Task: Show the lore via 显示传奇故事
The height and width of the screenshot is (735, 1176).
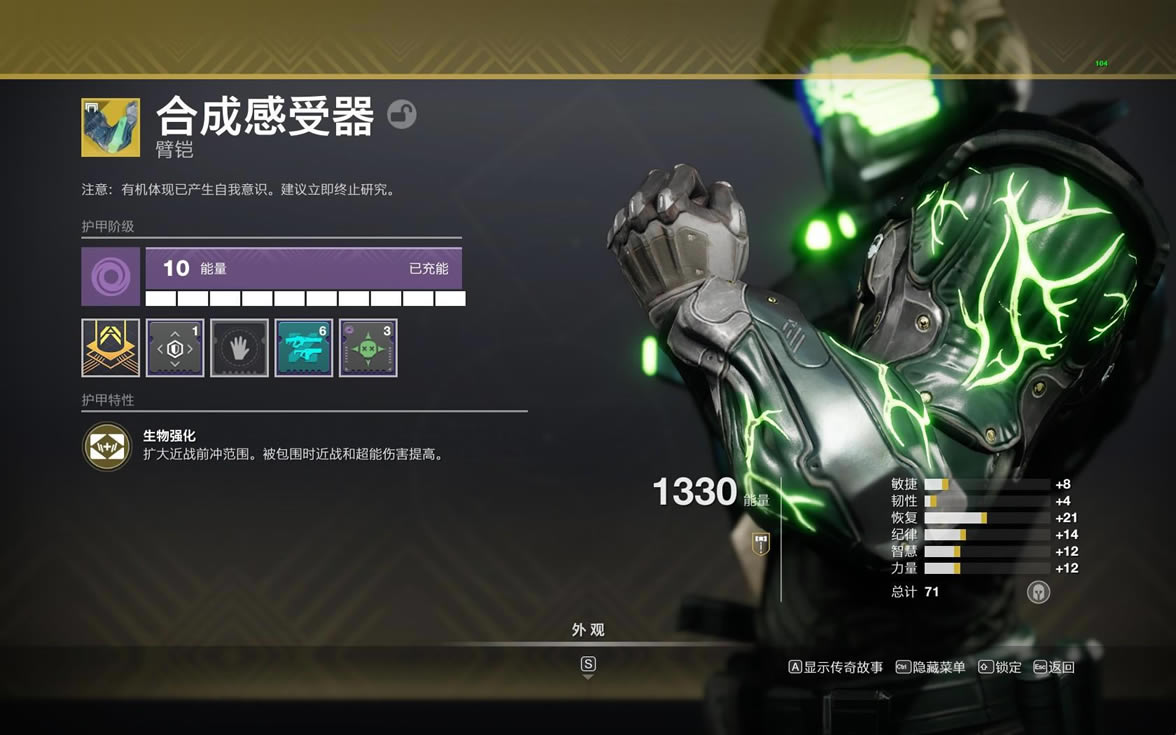Action: [x=836, y=667]
